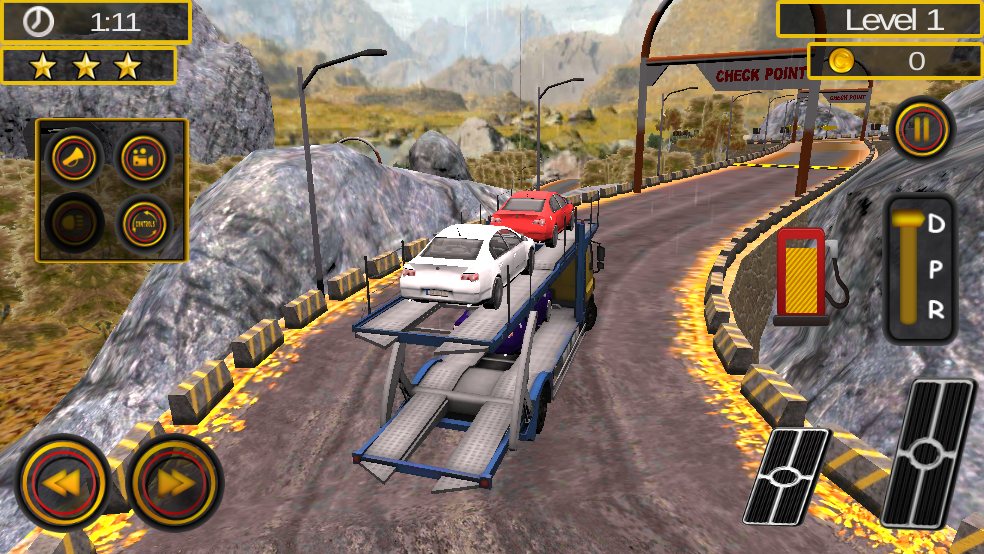Step on the accelerator pedal
Screen dimensions: 984x554
tap(928, 452)
